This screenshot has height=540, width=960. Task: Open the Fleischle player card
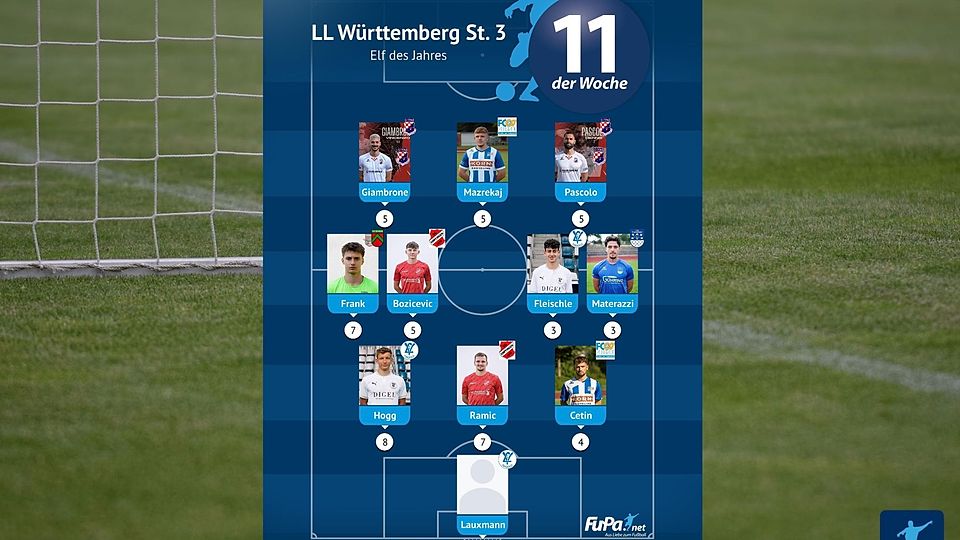[x=552, y=271]
